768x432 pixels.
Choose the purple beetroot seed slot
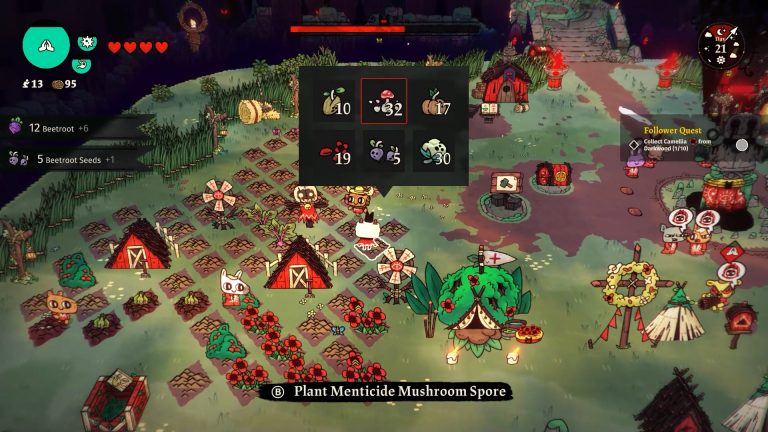tap(384, 151)
